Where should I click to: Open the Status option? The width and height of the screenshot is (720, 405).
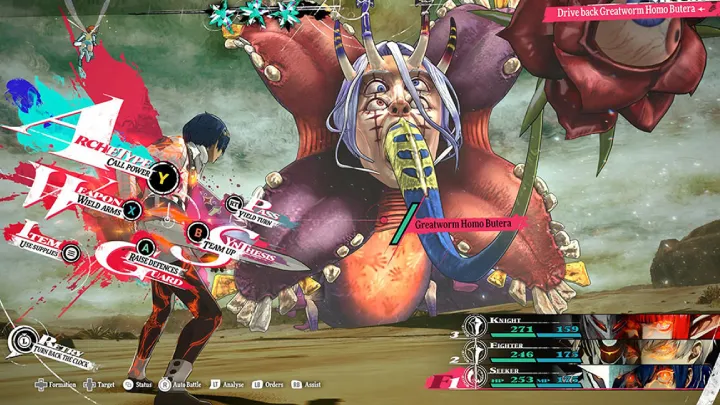(x=138, y=383)
